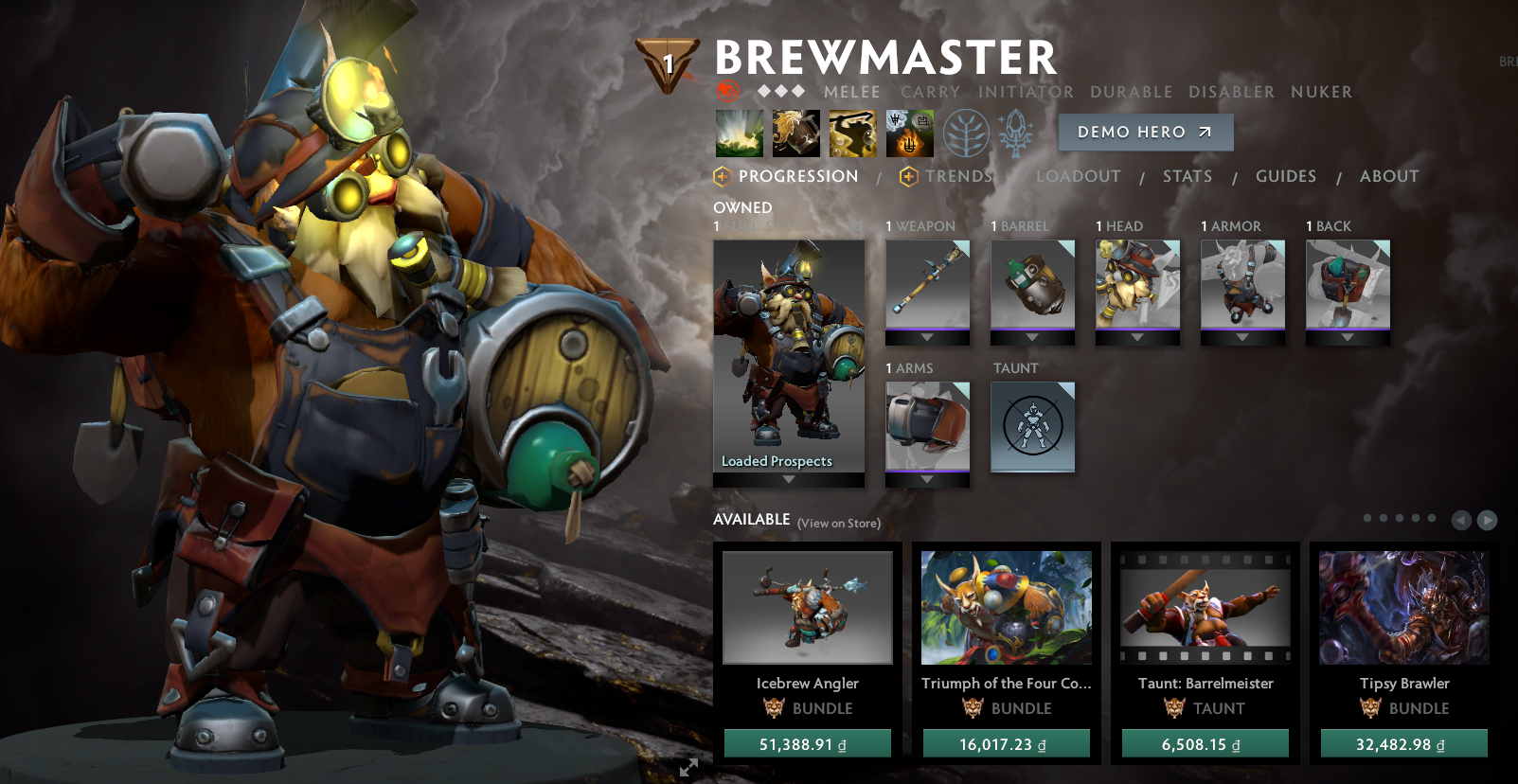Toggle the empty Taunt slot
Image resolution: width=1518 pixels, height=784 pixels.
pos(1032,427)
